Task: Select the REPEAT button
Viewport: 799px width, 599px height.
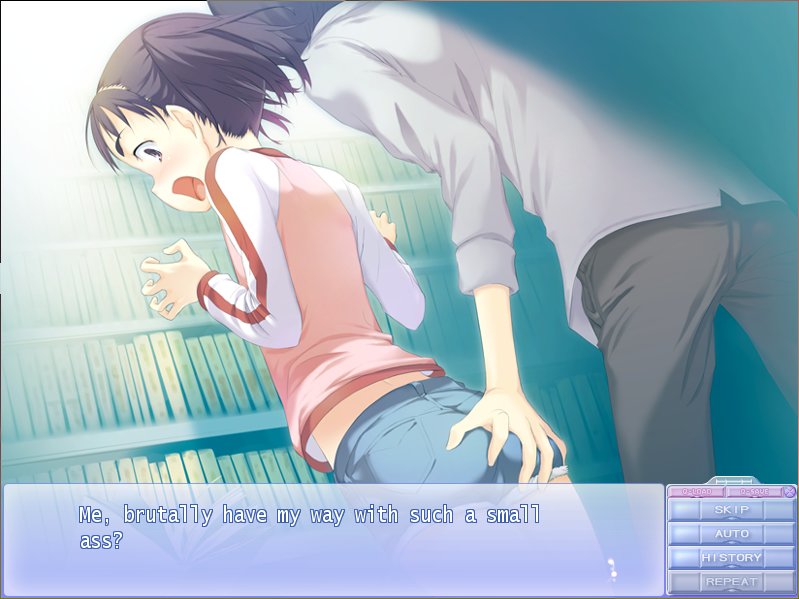Action: [731, 582]
